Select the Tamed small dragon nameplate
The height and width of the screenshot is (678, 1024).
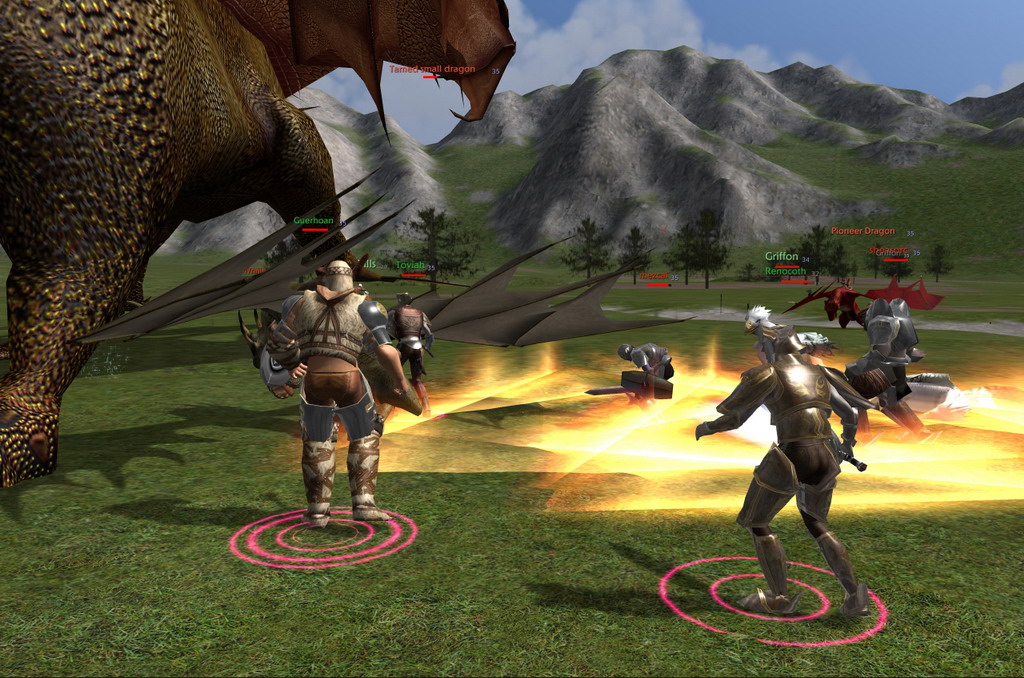(x=430, y=69)
